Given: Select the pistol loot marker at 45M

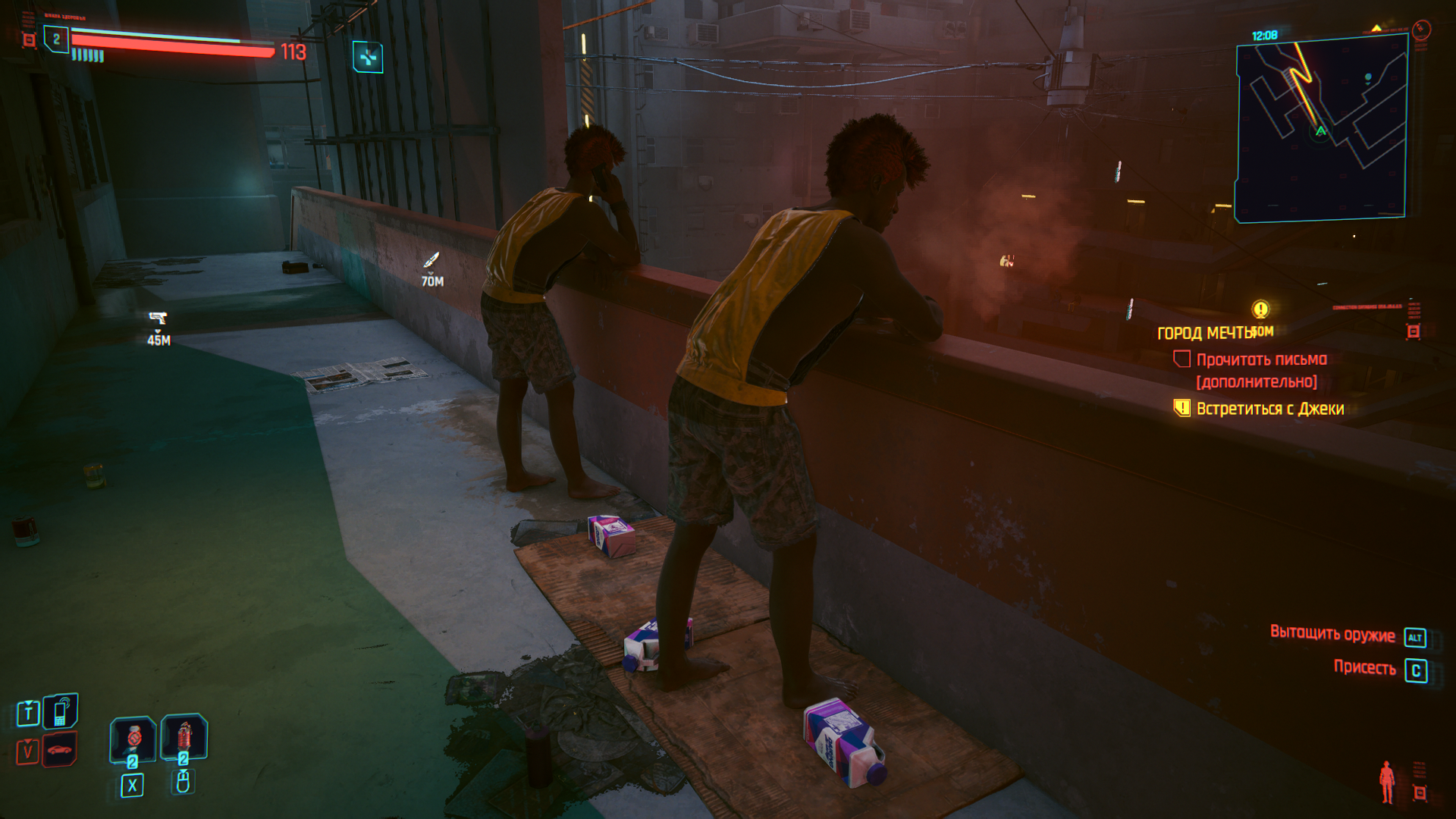Looking at the screenshot, I should [x=158, y=318].
